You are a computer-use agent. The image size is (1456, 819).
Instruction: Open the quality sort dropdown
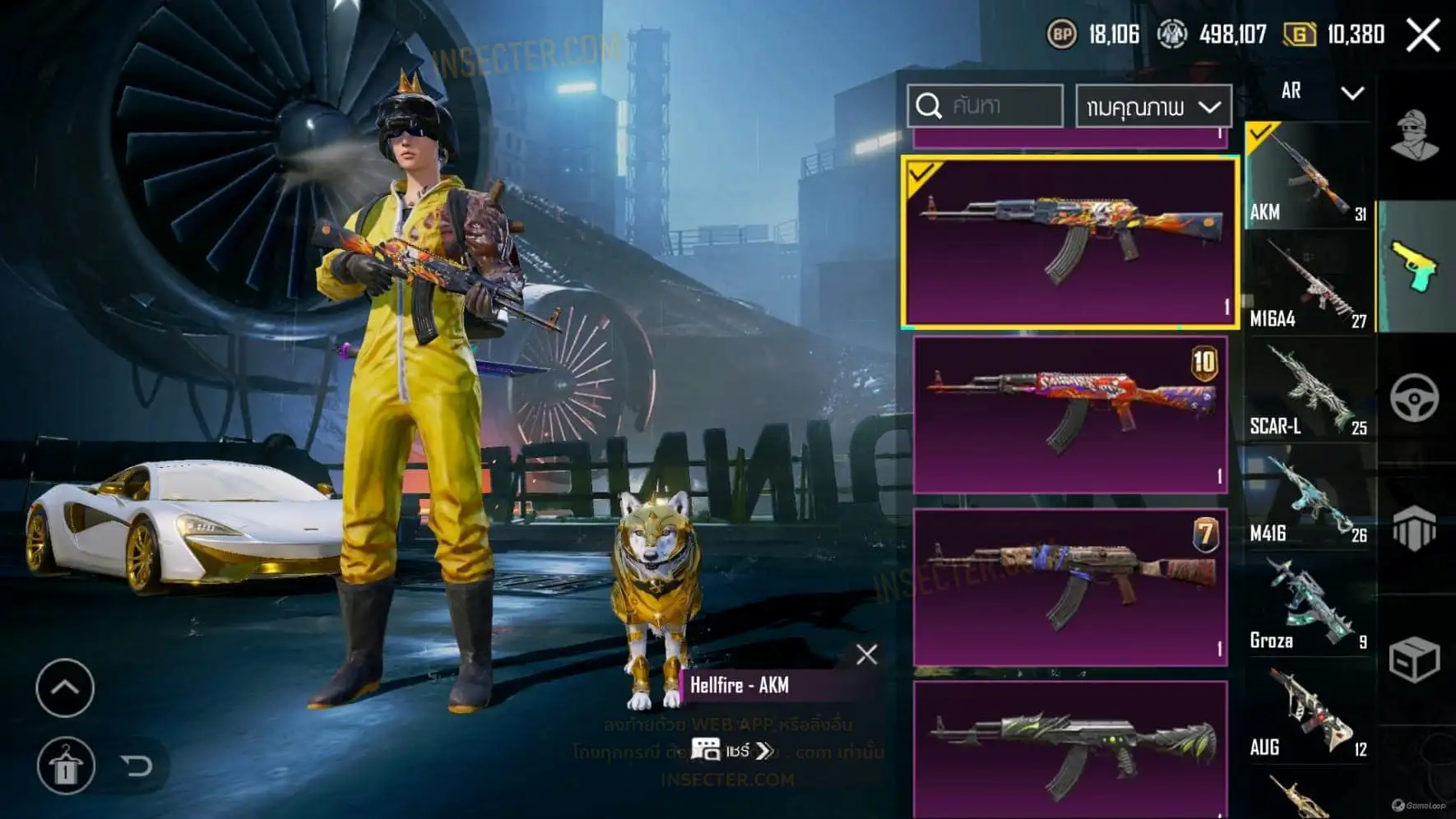[1153, 107]
